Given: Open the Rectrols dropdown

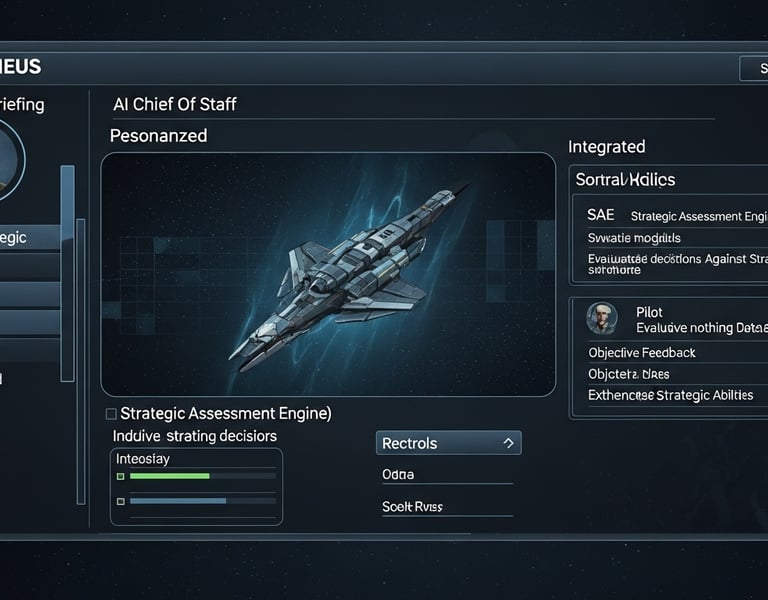Looking at the screenshot, I should [x=448, y=443].
